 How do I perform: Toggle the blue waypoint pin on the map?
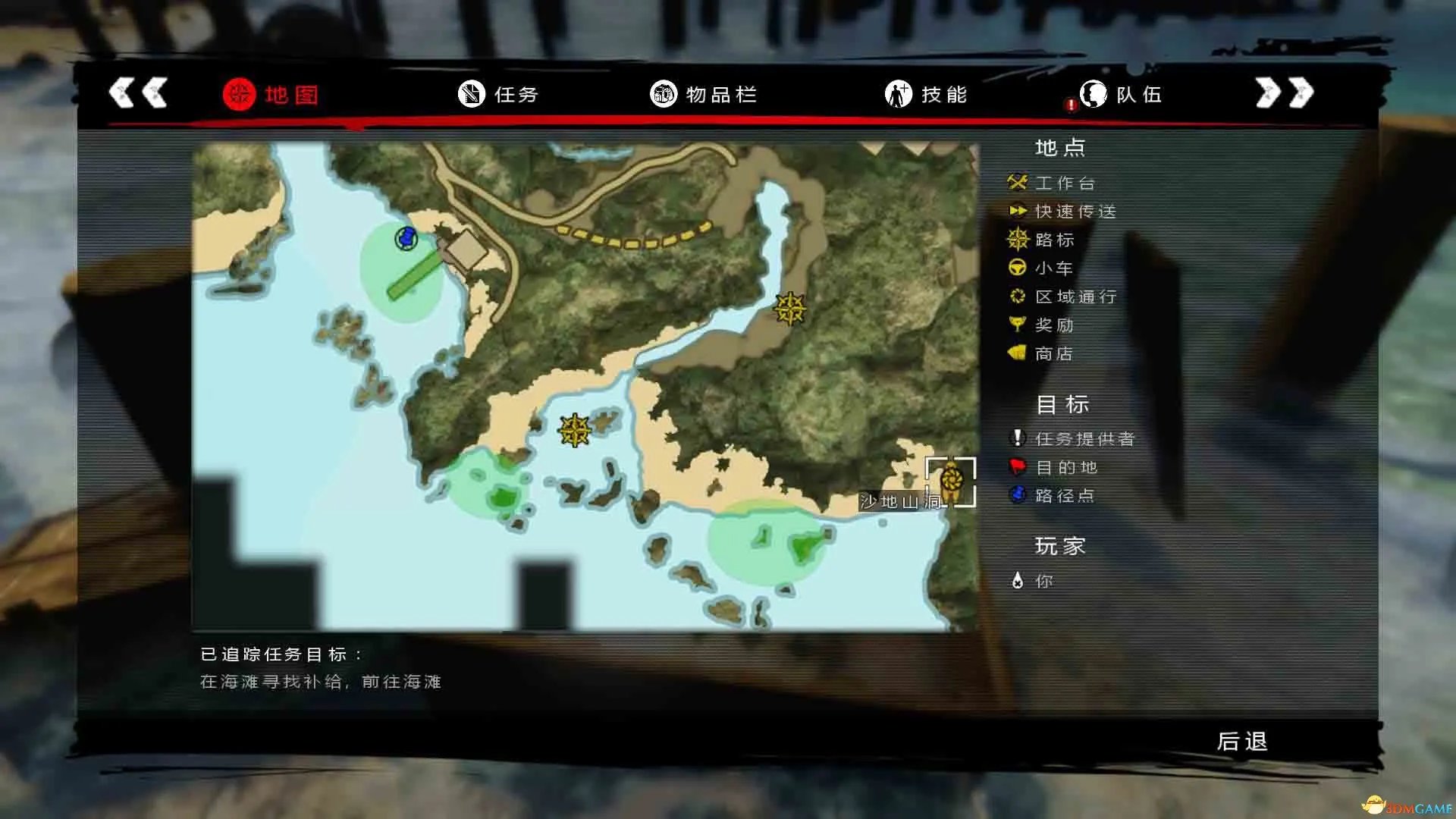tap(406, 237)
